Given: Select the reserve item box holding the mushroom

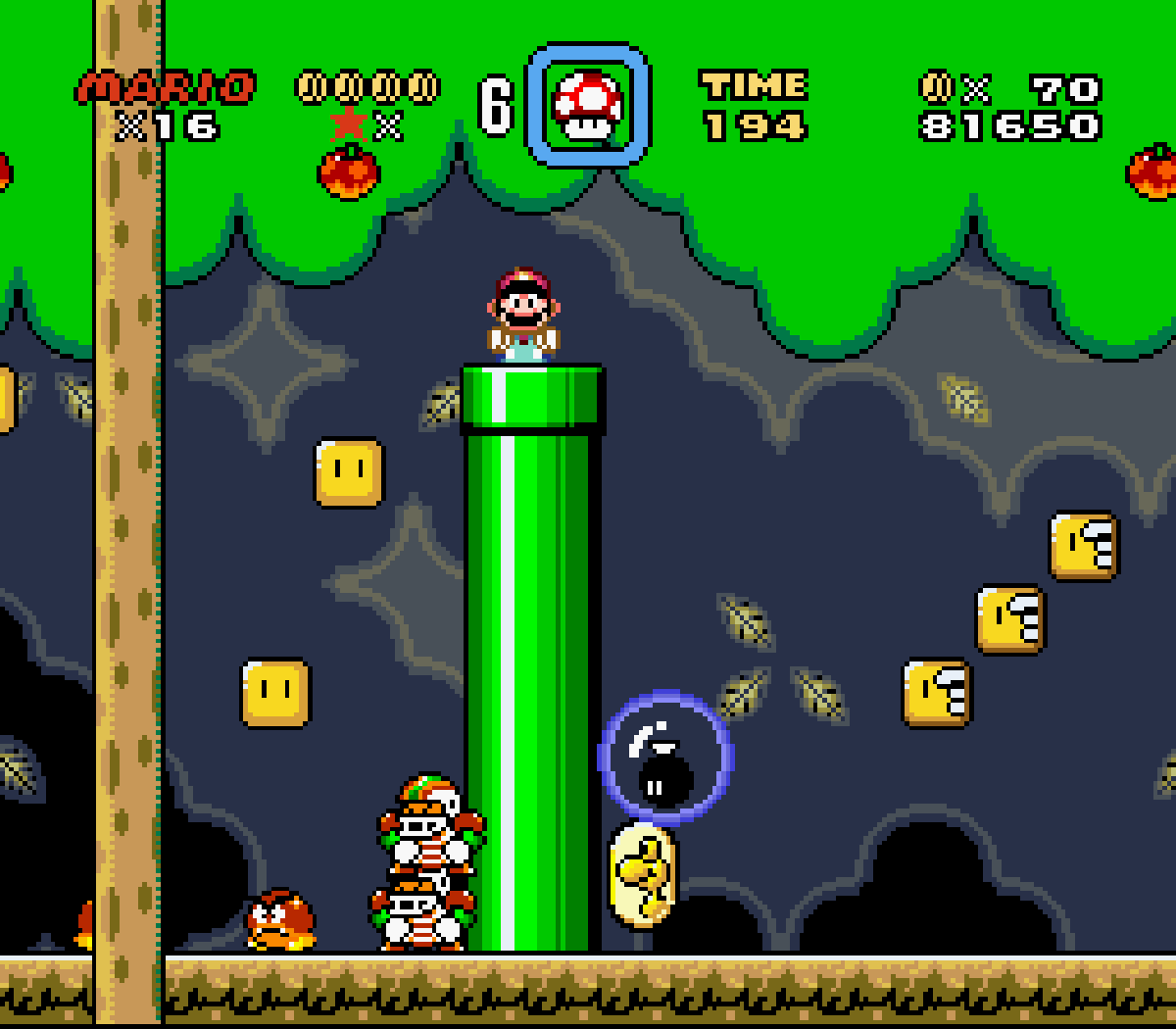Looking at the screenshot, I should tap(588, 104).
